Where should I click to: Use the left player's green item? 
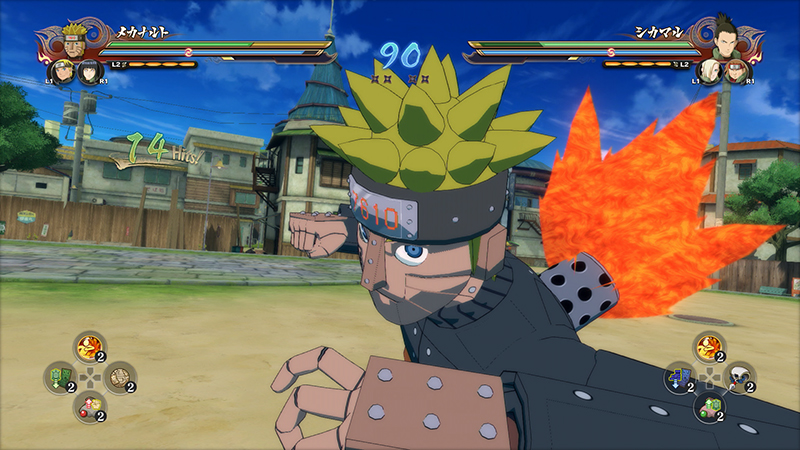point(59,377)
